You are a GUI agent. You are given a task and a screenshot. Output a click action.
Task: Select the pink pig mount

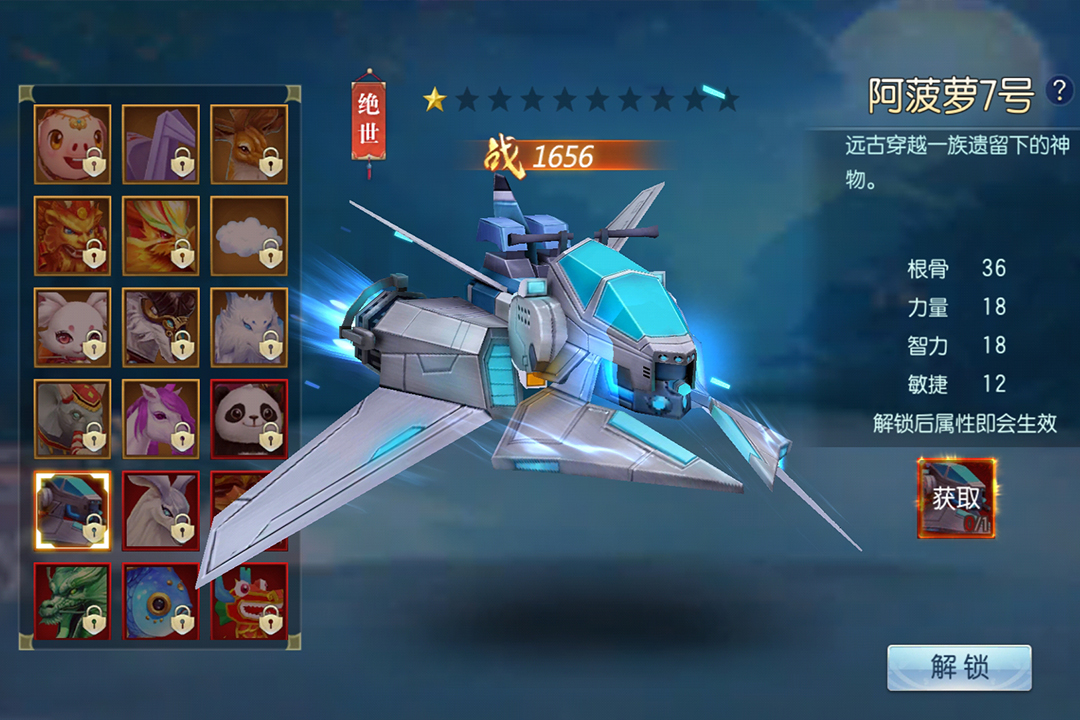click(72, 144)
